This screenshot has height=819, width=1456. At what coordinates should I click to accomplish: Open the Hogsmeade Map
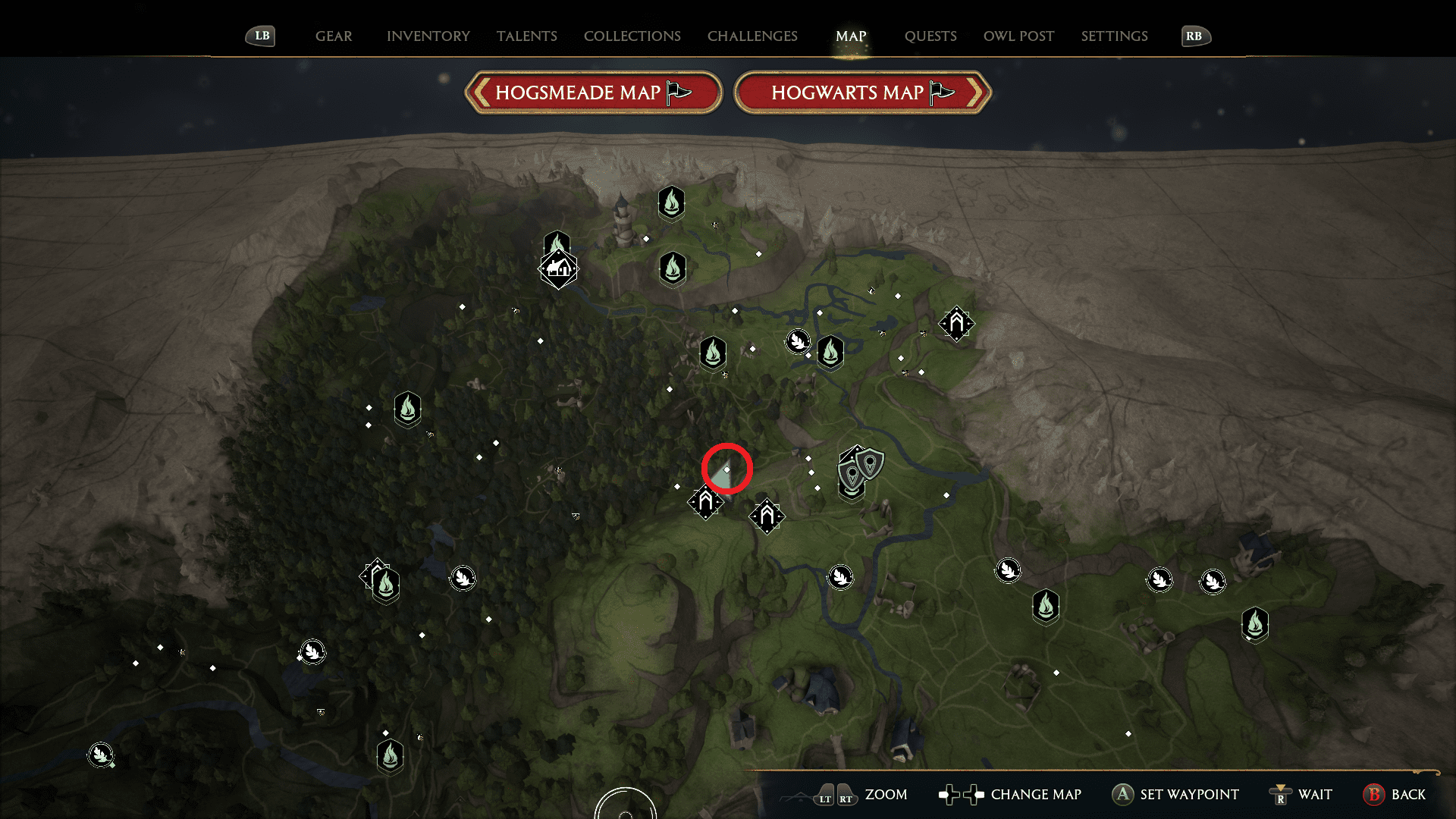coord(593,93)
